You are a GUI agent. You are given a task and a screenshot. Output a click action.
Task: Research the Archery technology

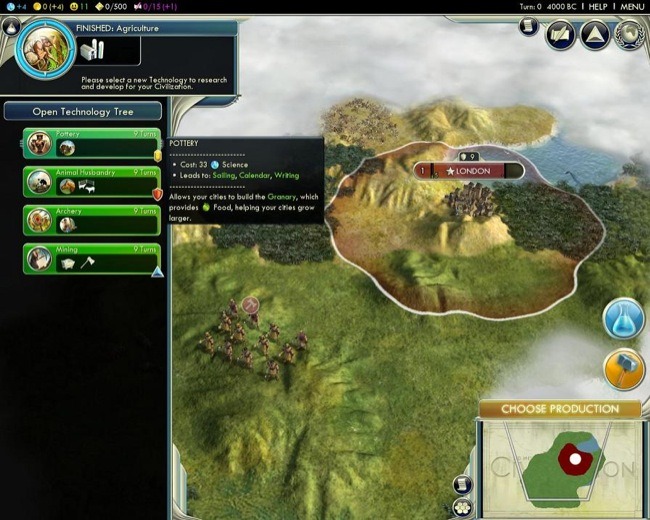(92, 219)
